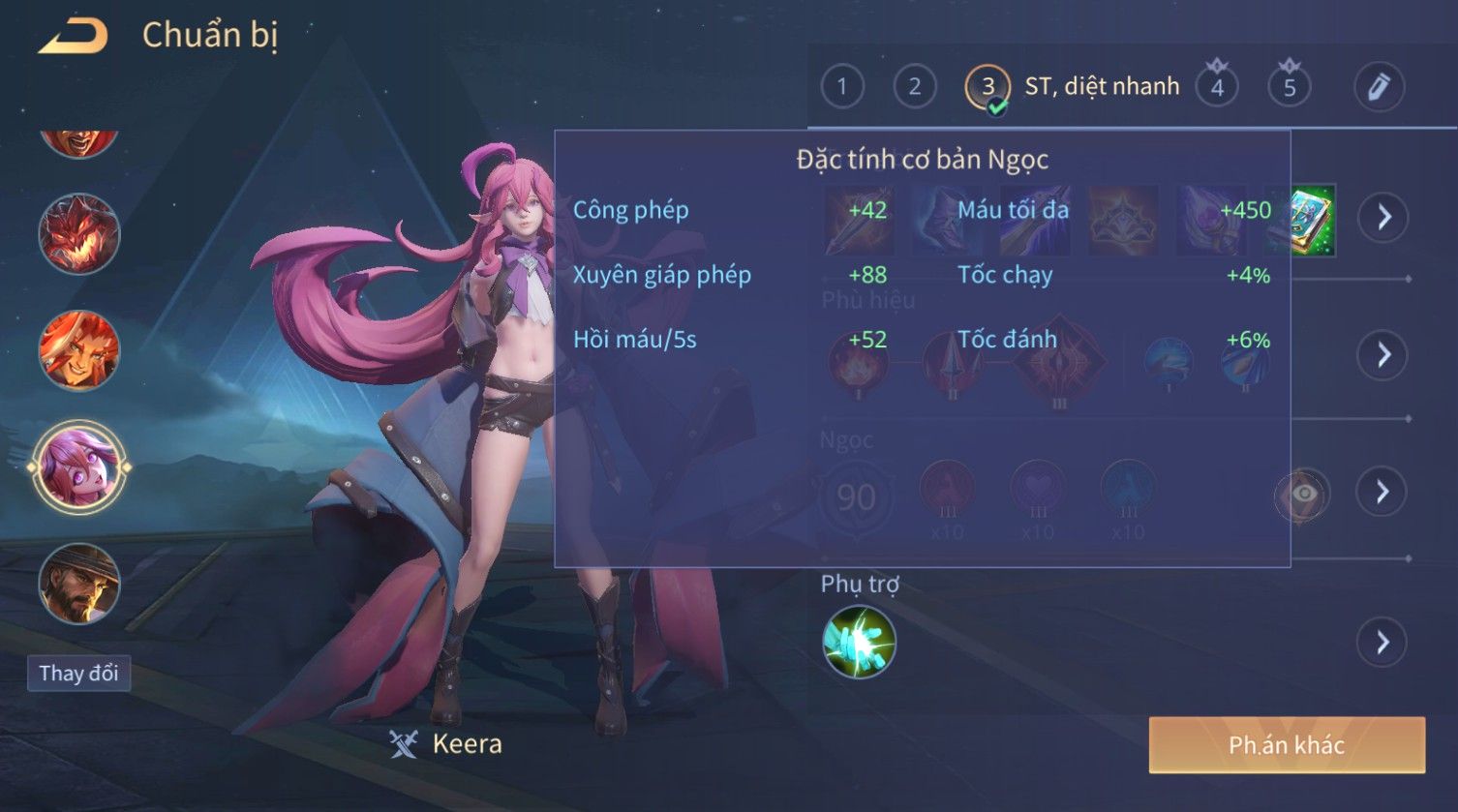Switch to preset slot 1
Image resolution: width=1458 pixels, height=812 pixels.
[841, 87]
